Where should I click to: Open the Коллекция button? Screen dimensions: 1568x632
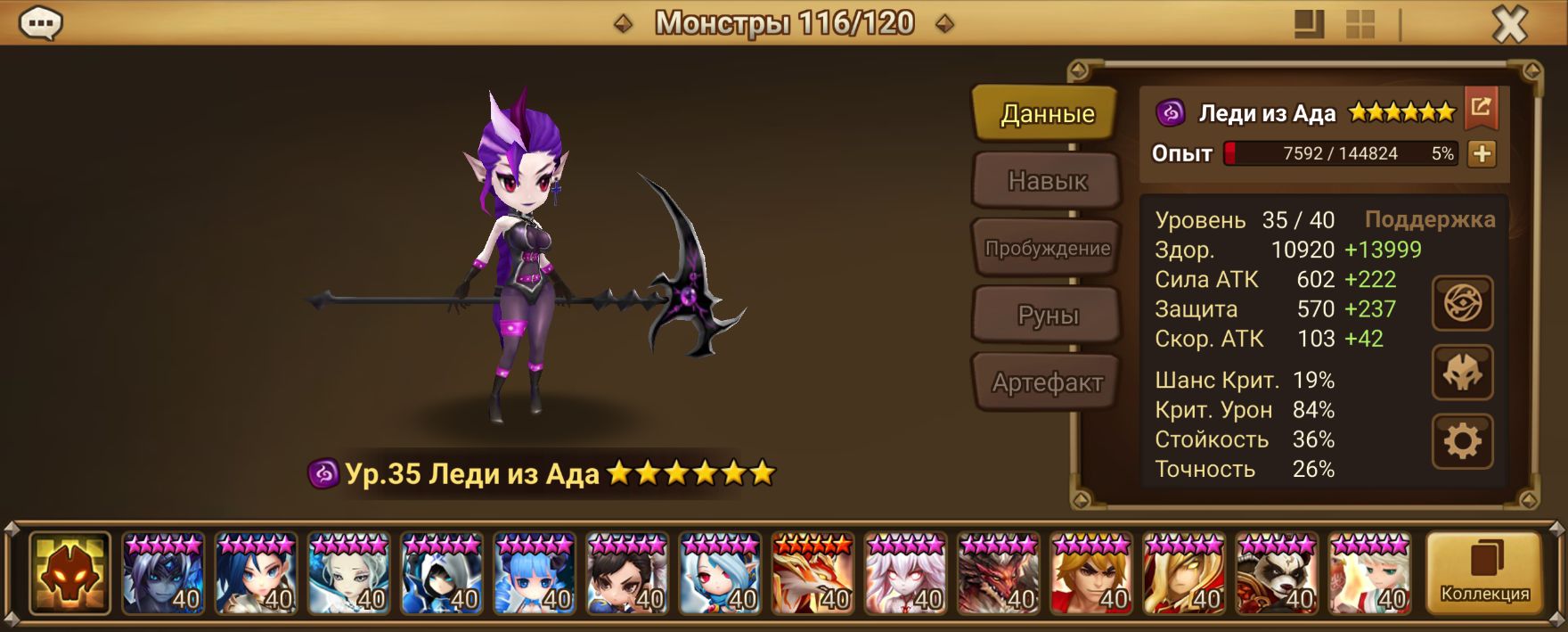[x=1484, y=573]
